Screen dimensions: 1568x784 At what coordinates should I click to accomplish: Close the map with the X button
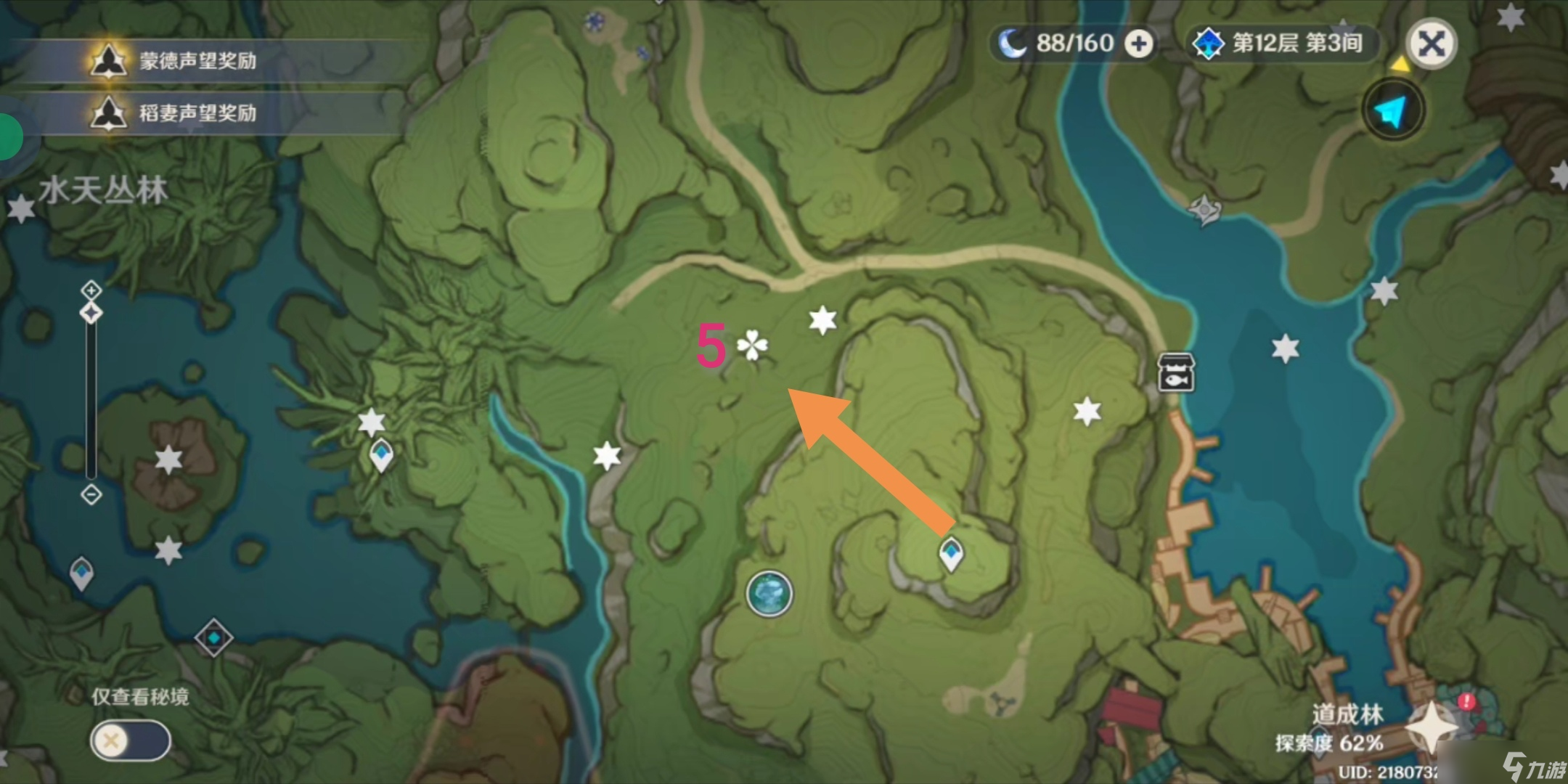[x=1431, y=44]
